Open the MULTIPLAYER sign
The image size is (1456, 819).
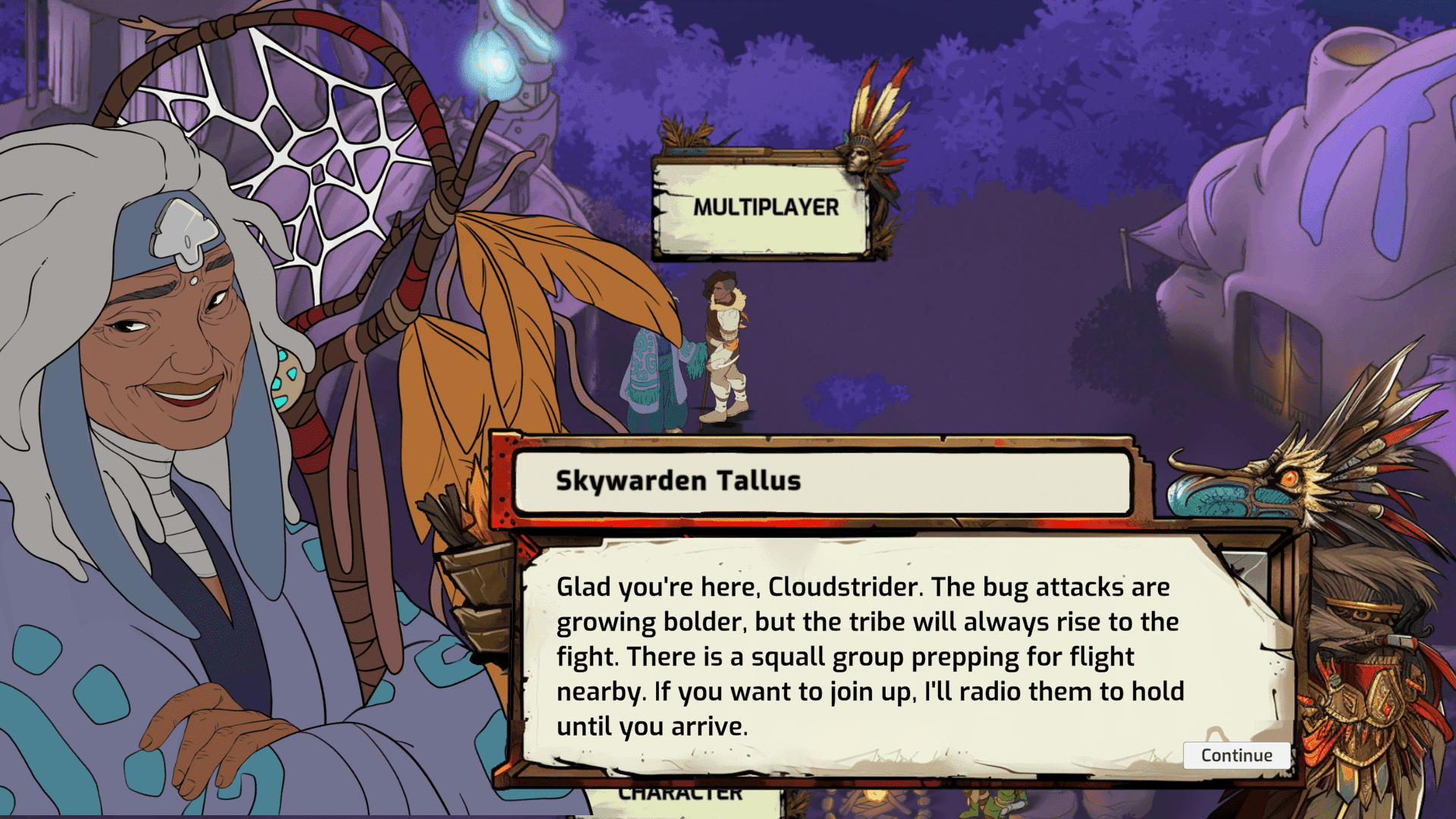coord(767,206)
